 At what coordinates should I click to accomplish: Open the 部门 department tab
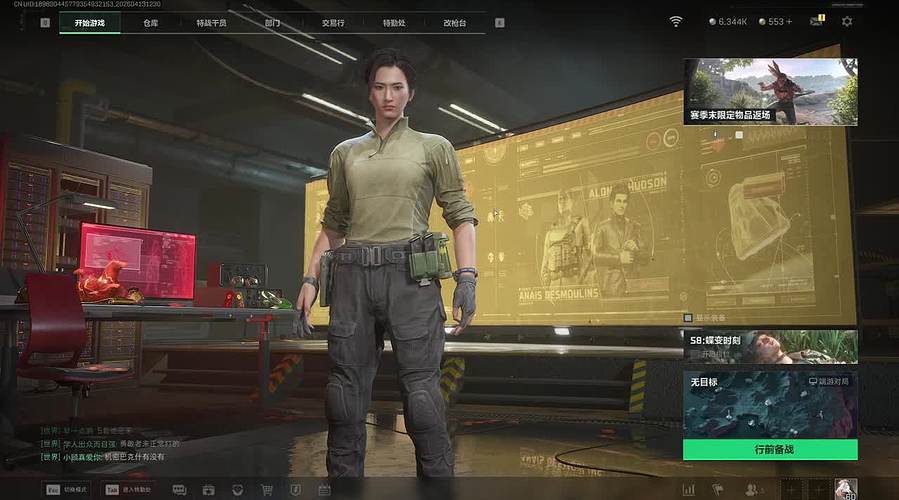click(273, 22)
